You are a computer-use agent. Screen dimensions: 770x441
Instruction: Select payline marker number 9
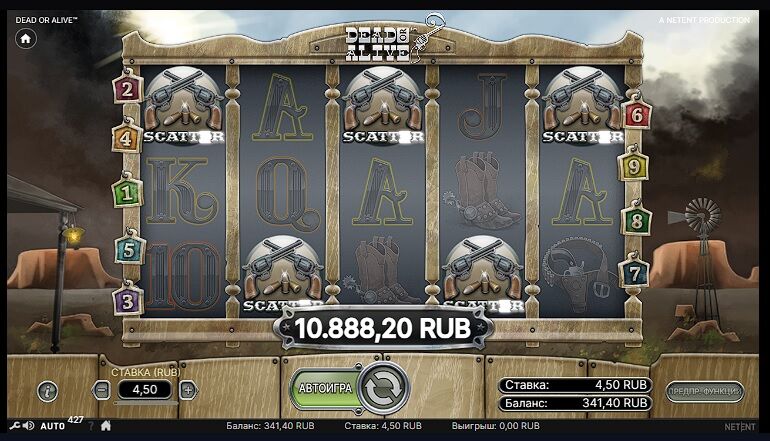pyautogui.click(x=634, y=167)
